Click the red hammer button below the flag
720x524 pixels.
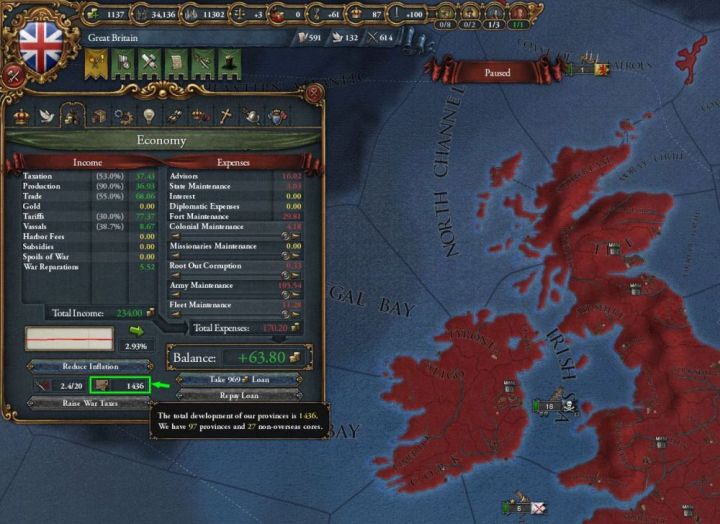tap(14, 75)
